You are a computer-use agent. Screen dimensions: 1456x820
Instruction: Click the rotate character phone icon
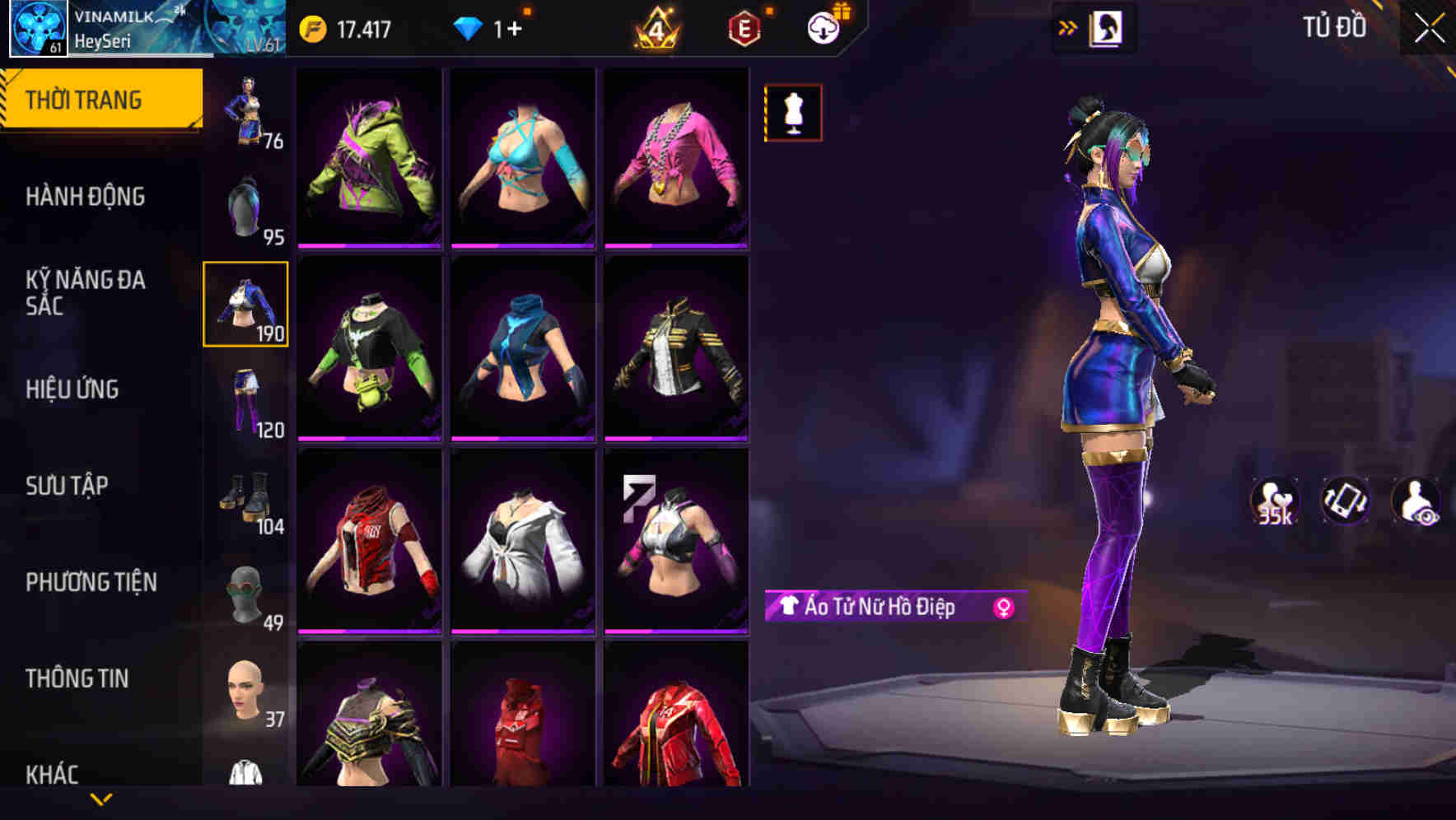coord(1344,502)
